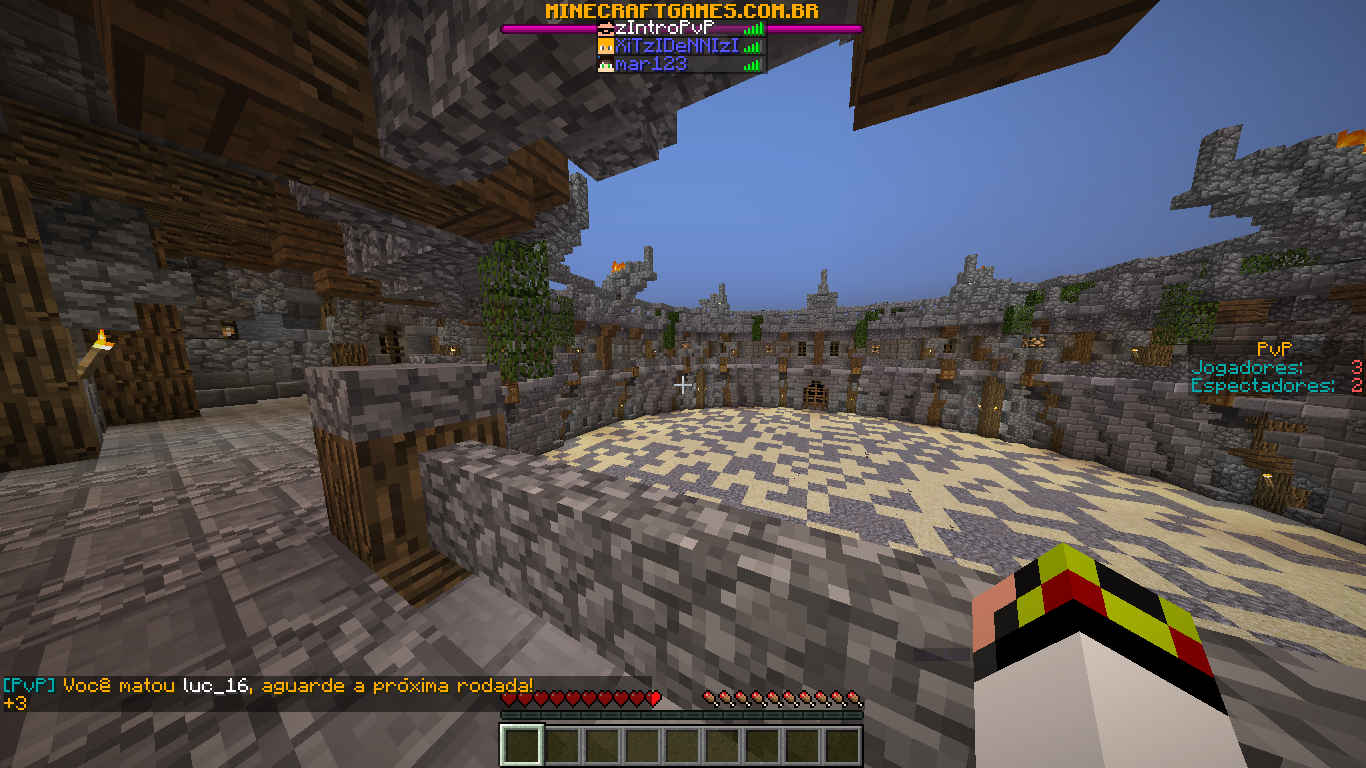Click the [PvP] kill message in chat
Screen dimensions: 1366x768
(x=268, y=686)
